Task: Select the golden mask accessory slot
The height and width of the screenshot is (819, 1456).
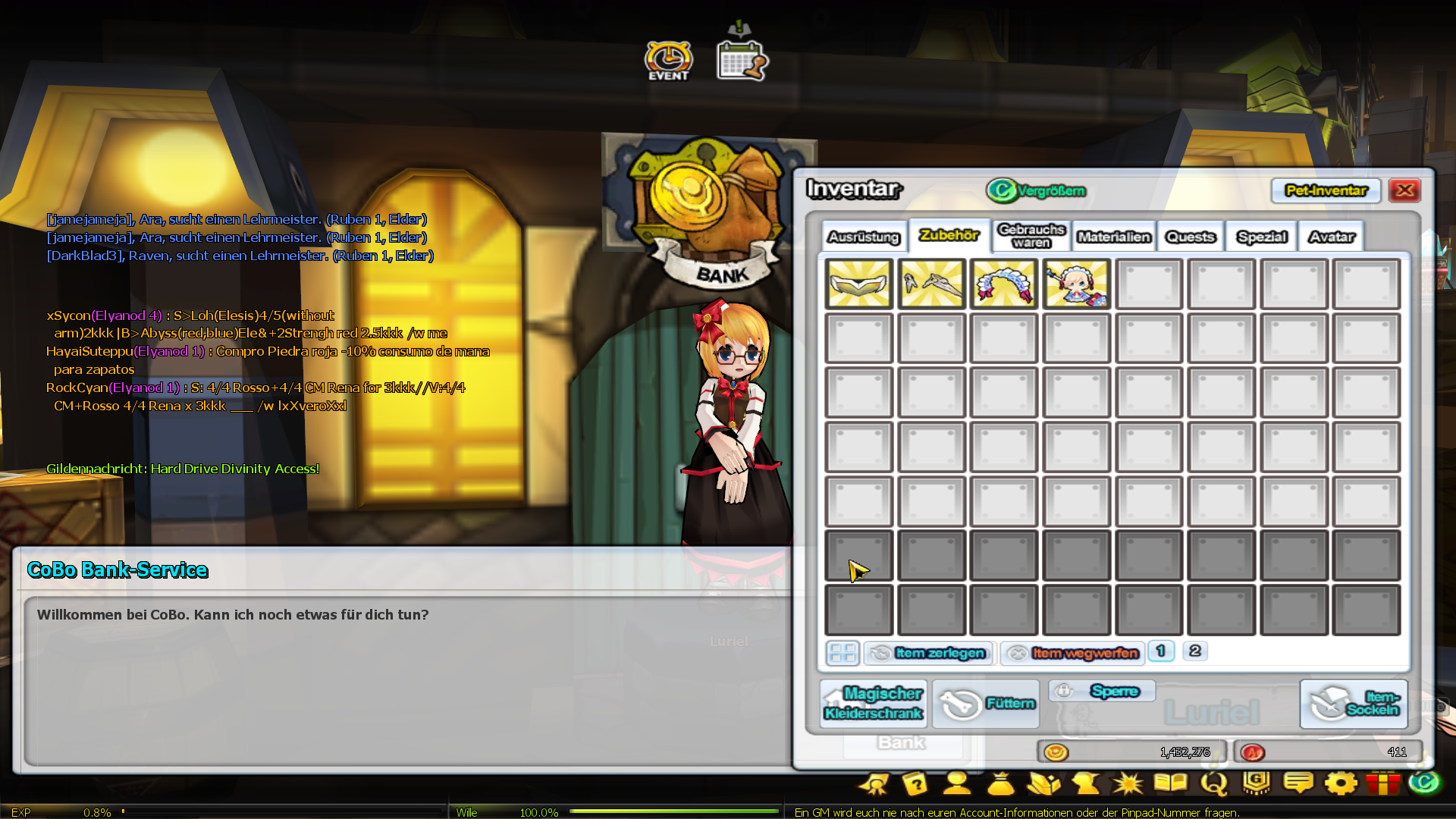Action: point(858,284)
